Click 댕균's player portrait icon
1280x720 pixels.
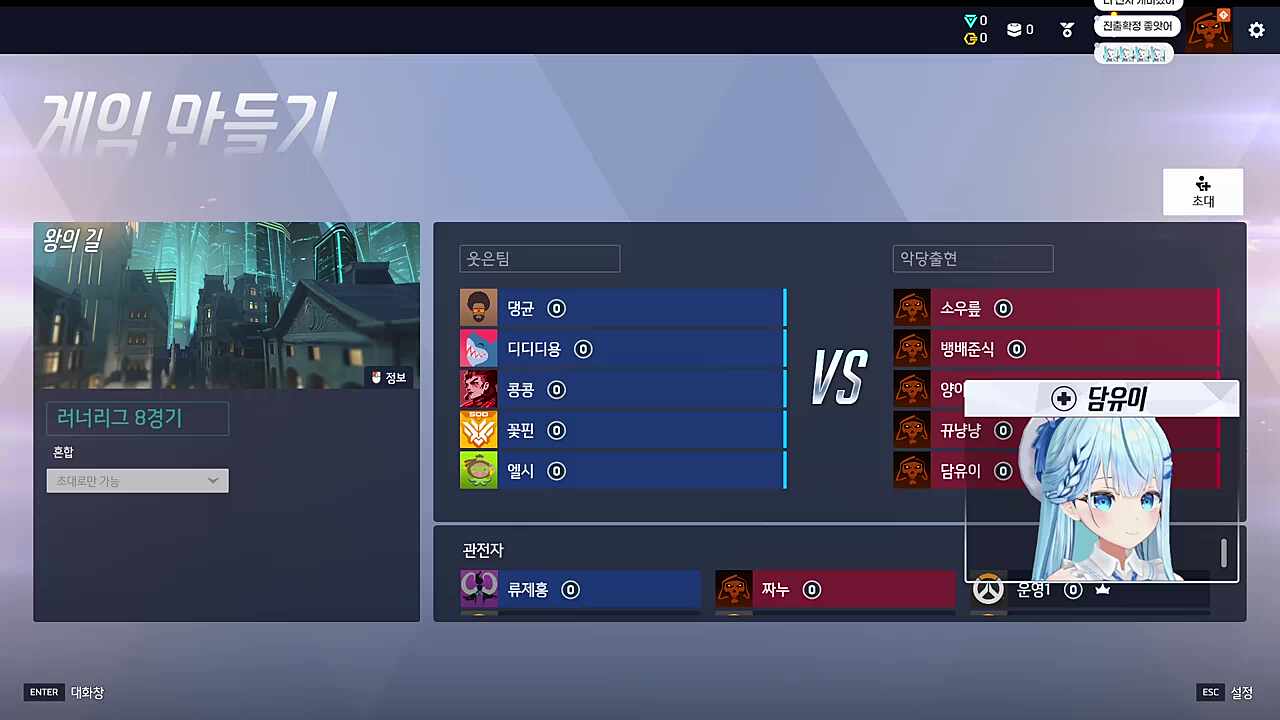pos(478,308)
